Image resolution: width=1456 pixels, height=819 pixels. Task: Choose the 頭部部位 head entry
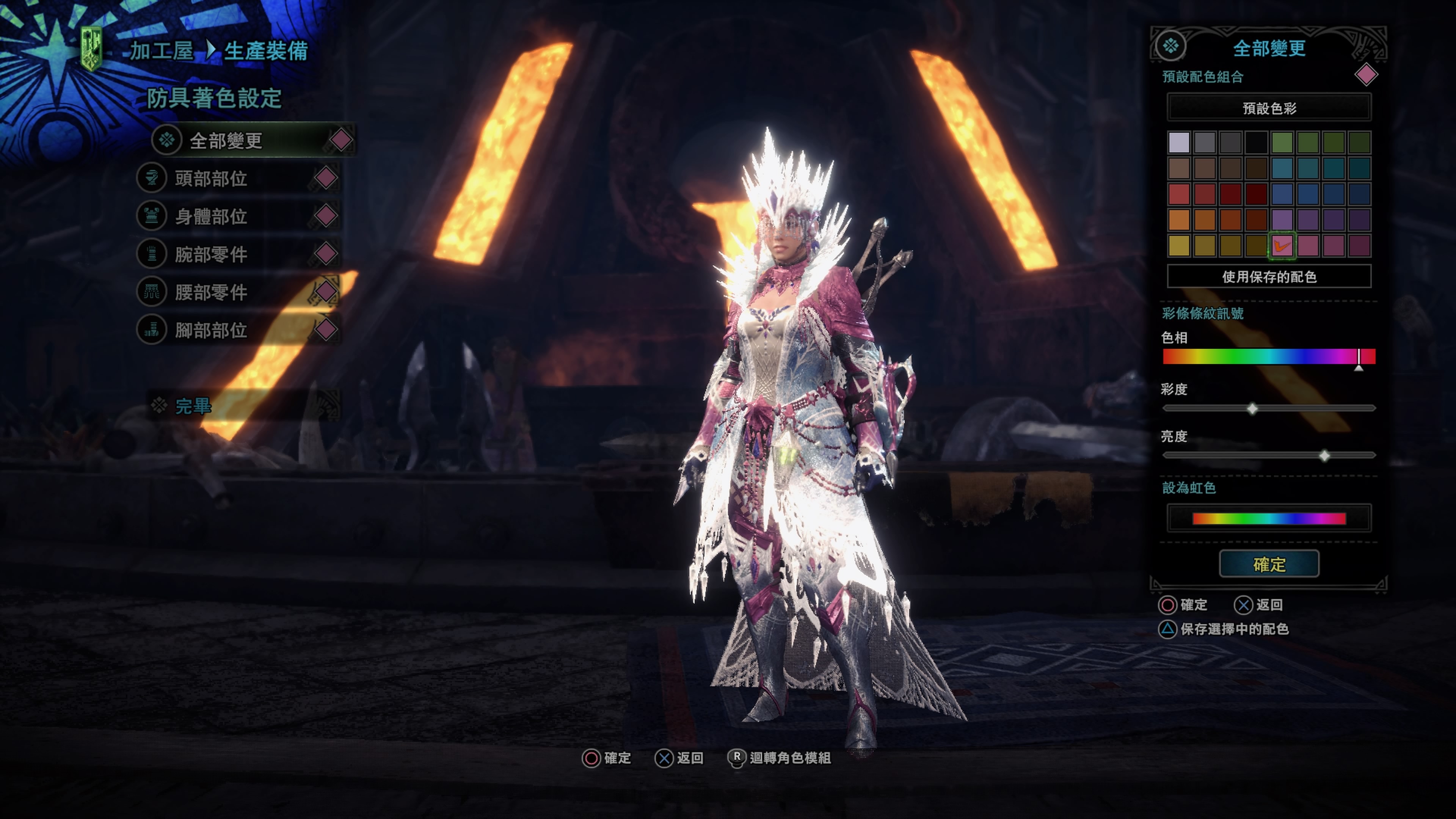pos(211,179)
